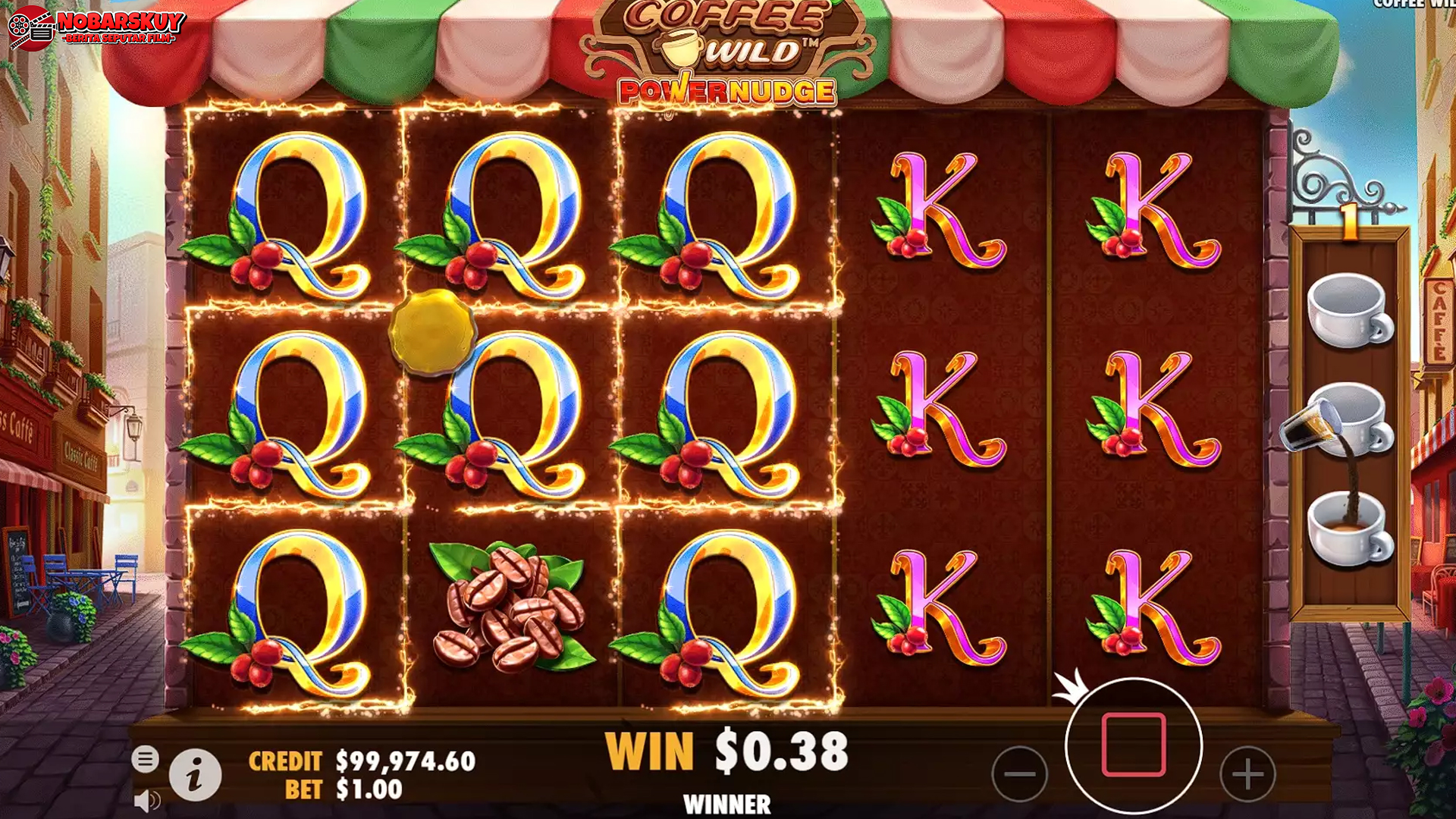Toggle the sound speaker icon
The height and width of the screenshot is (819, 1456).
[146, 801]
